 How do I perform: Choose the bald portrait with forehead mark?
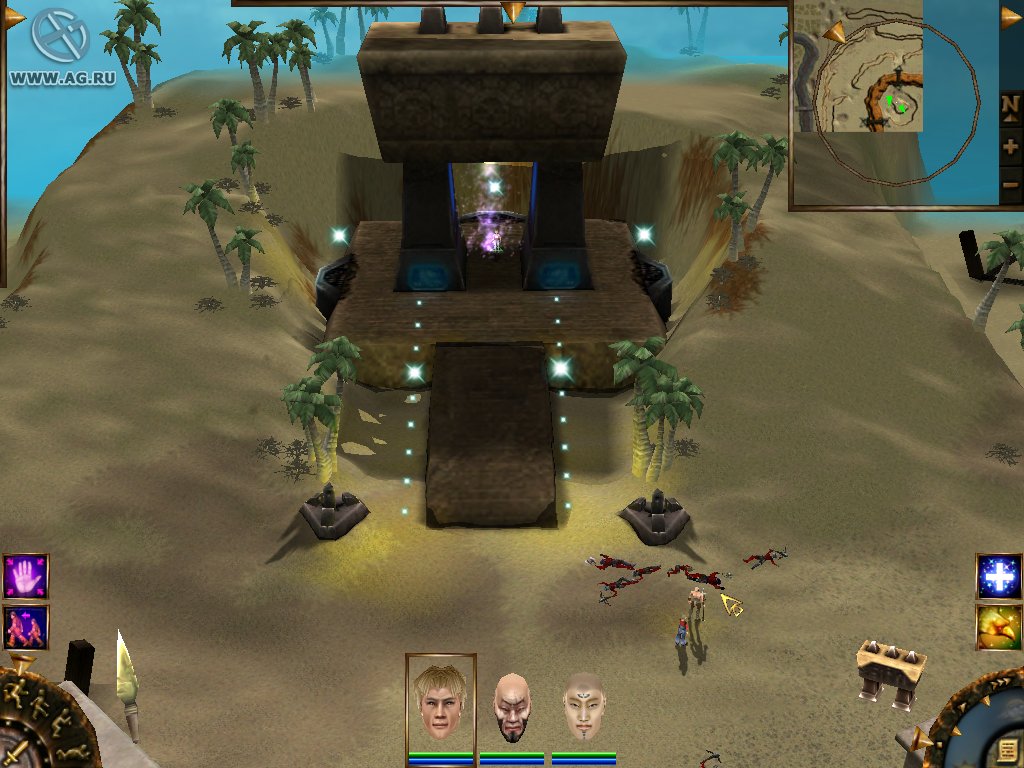pos(583,707)
